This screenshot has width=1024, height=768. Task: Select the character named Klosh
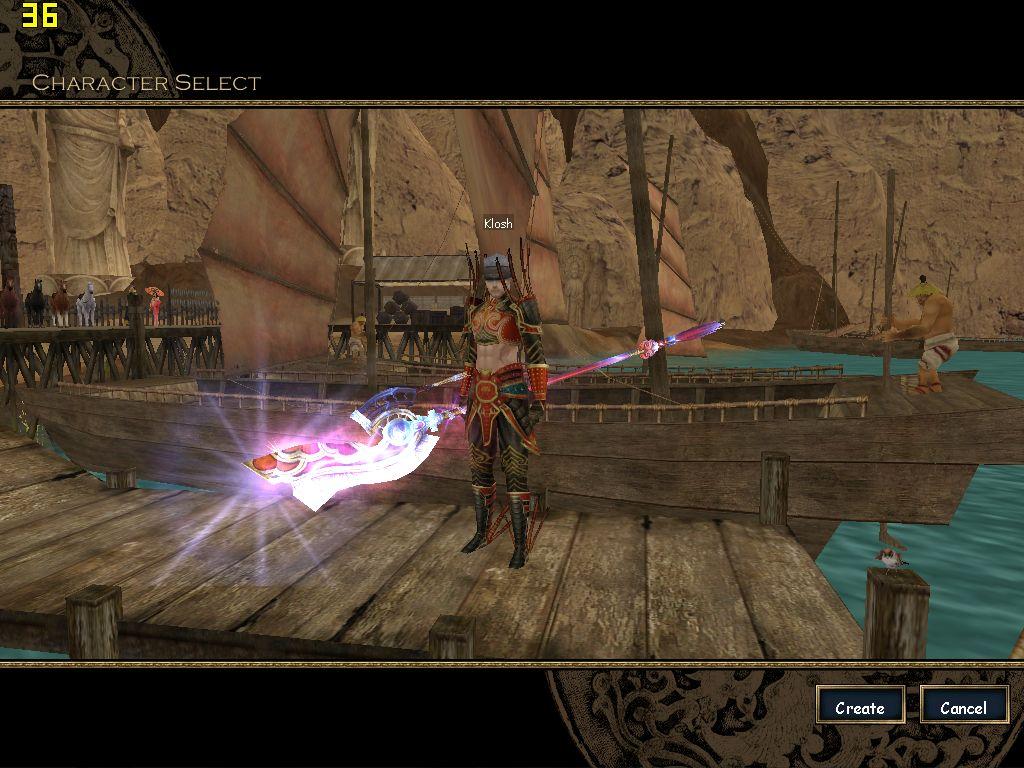(503, 400)
